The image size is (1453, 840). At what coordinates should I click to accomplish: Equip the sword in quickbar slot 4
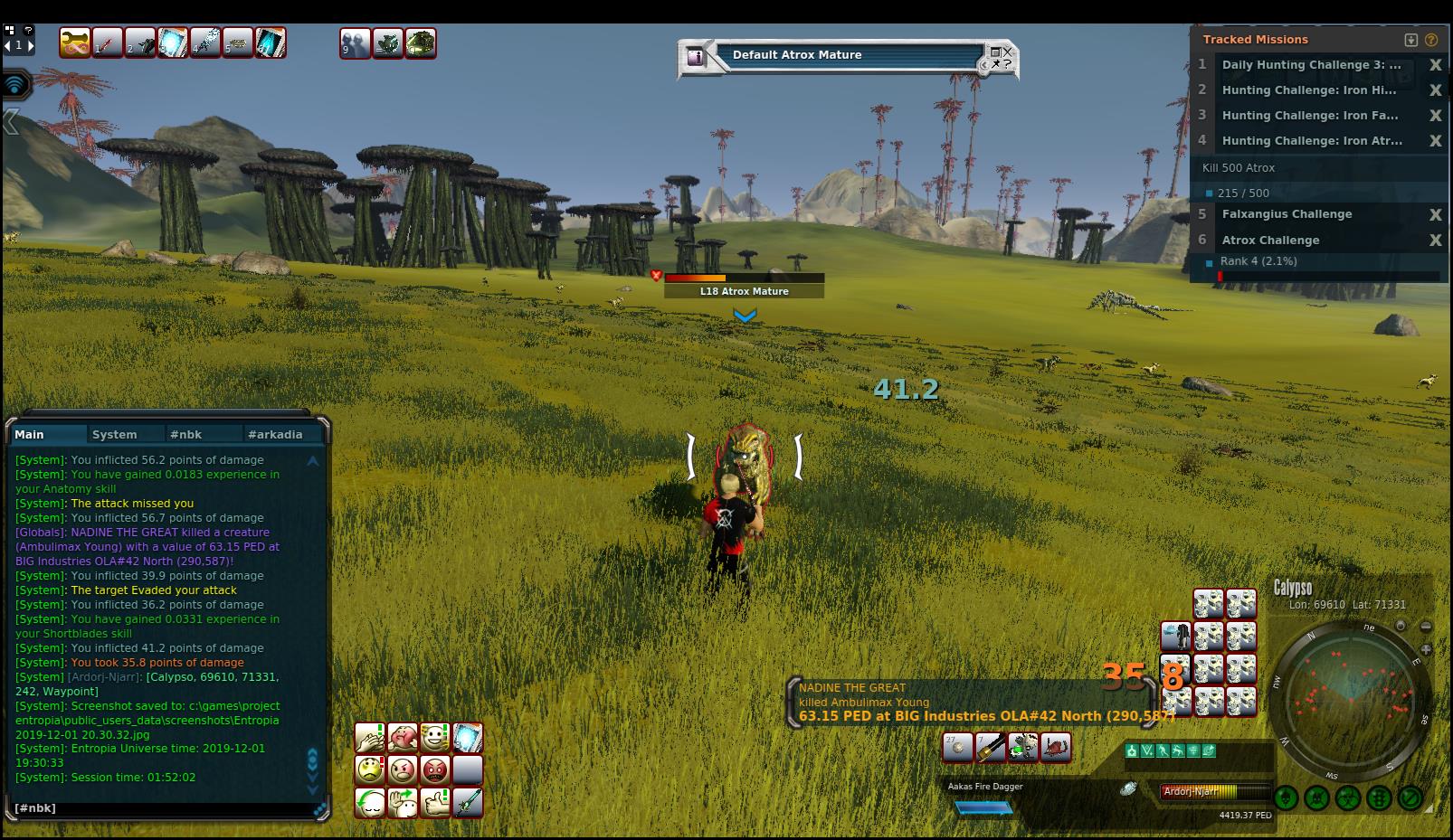[x=206, y=42]
